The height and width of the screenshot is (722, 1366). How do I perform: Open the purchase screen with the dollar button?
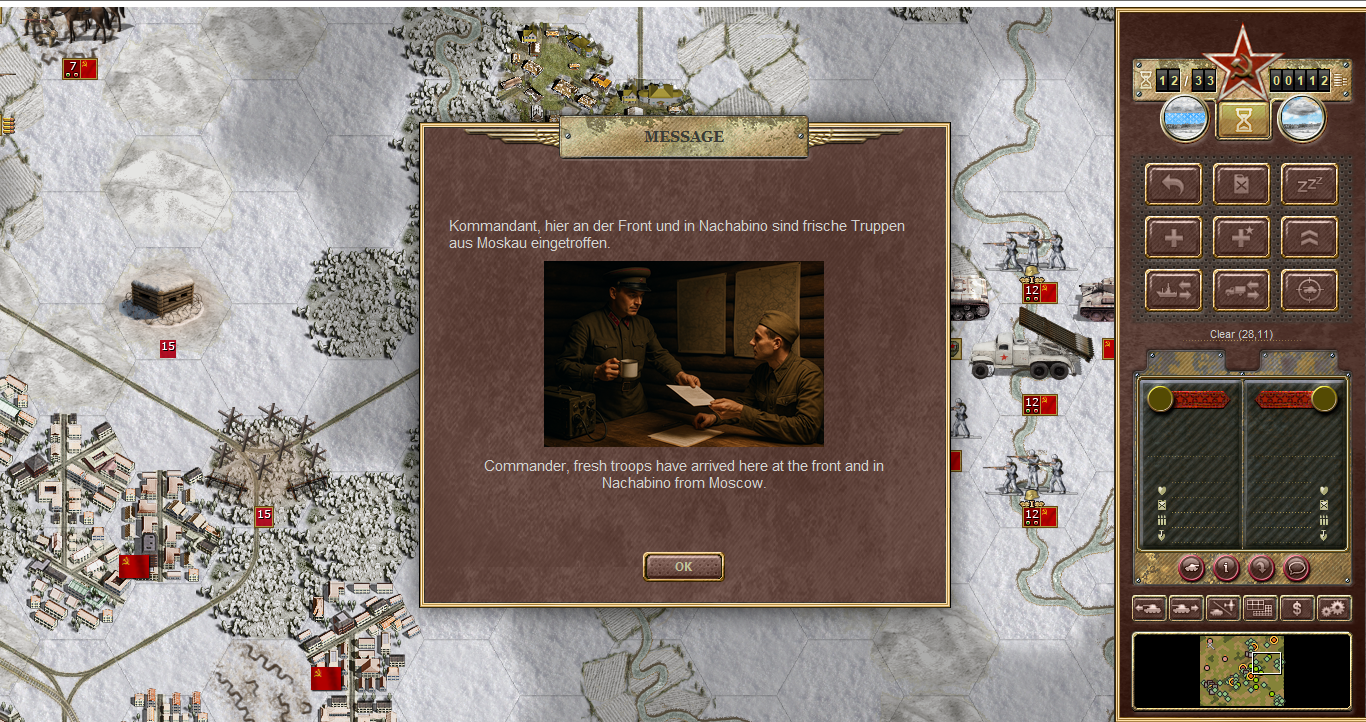click(x=1297, y=607)
